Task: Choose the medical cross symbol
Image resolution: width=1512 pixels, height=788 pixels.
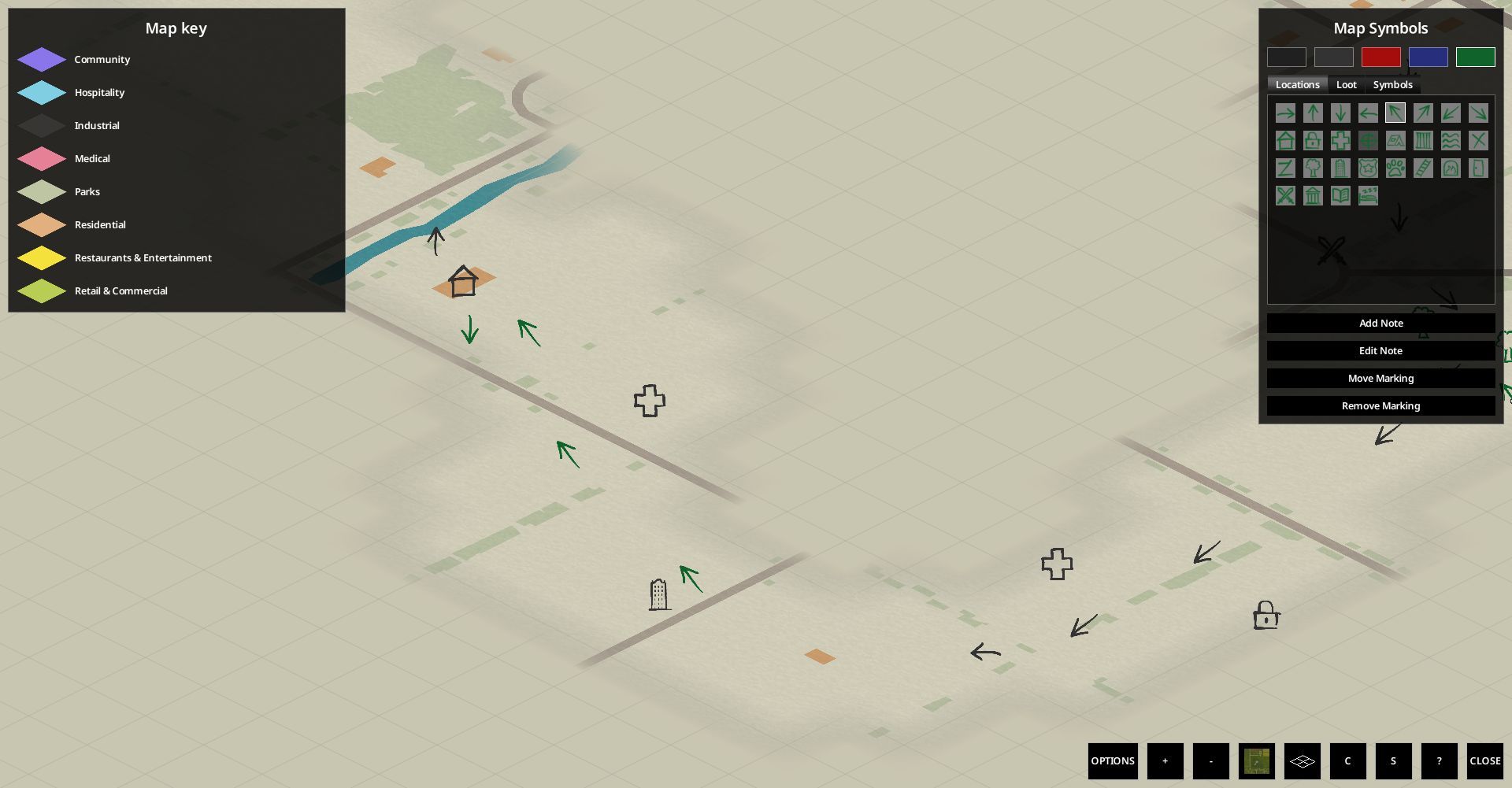Action: pyautogui.click(x=1341, y=140)
